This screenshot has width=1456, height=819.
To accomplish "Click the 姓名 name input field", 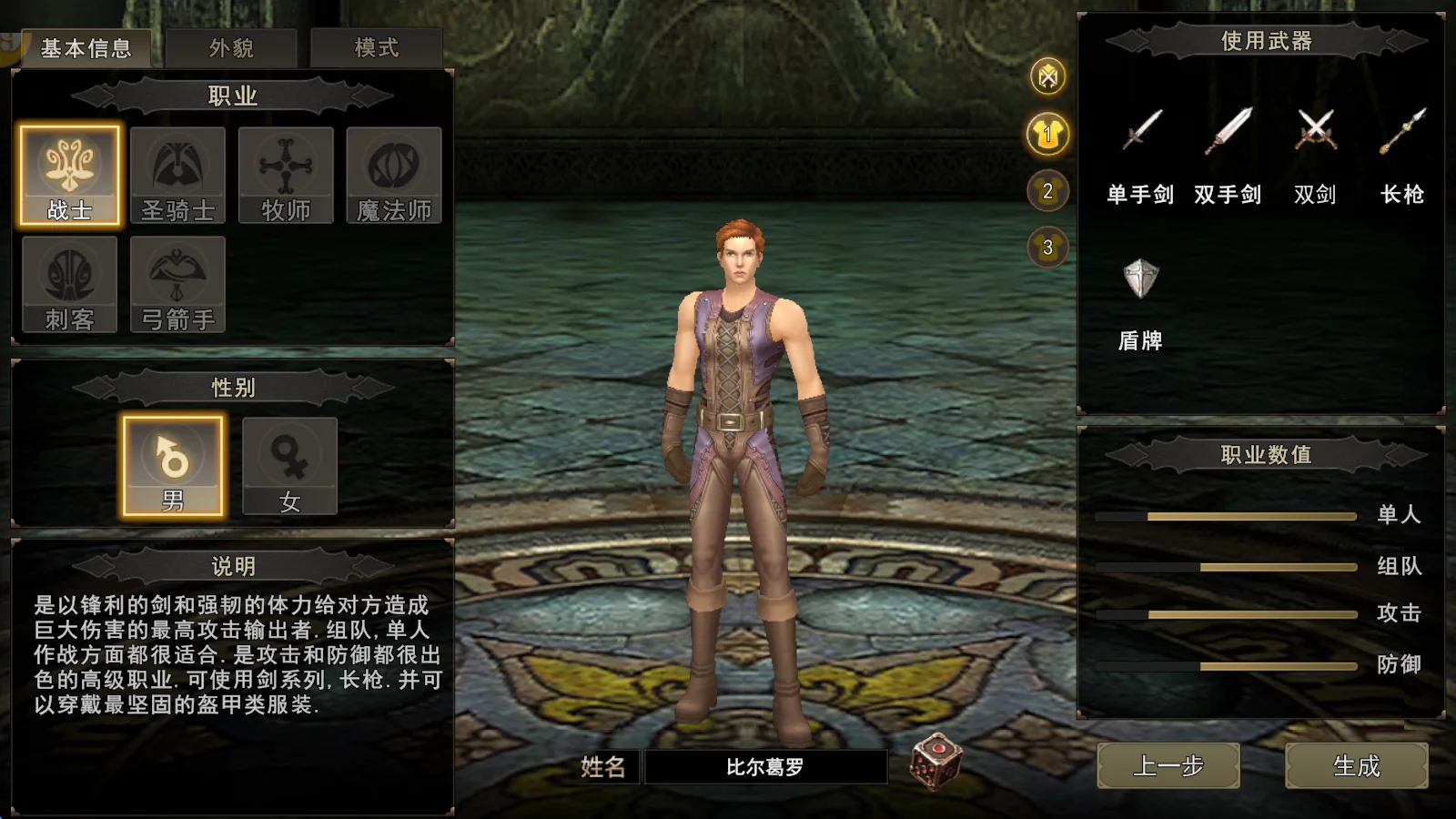I will coord(765,767).
